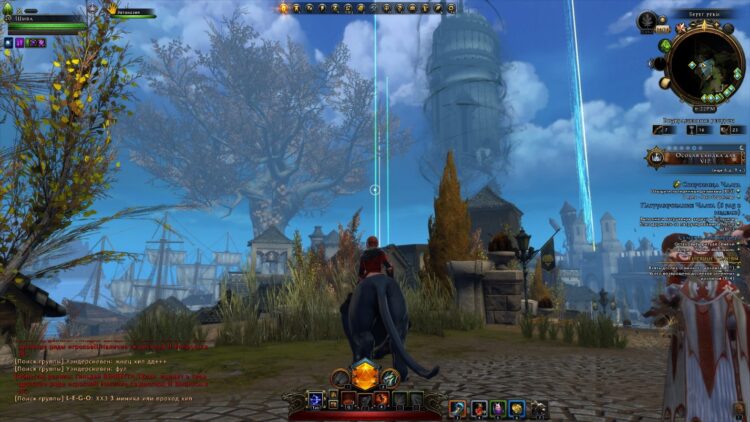Activate the blue bow at-will ability
Image resolution: width=750 pixels, height=422 pixels.
tap(316, 400)
